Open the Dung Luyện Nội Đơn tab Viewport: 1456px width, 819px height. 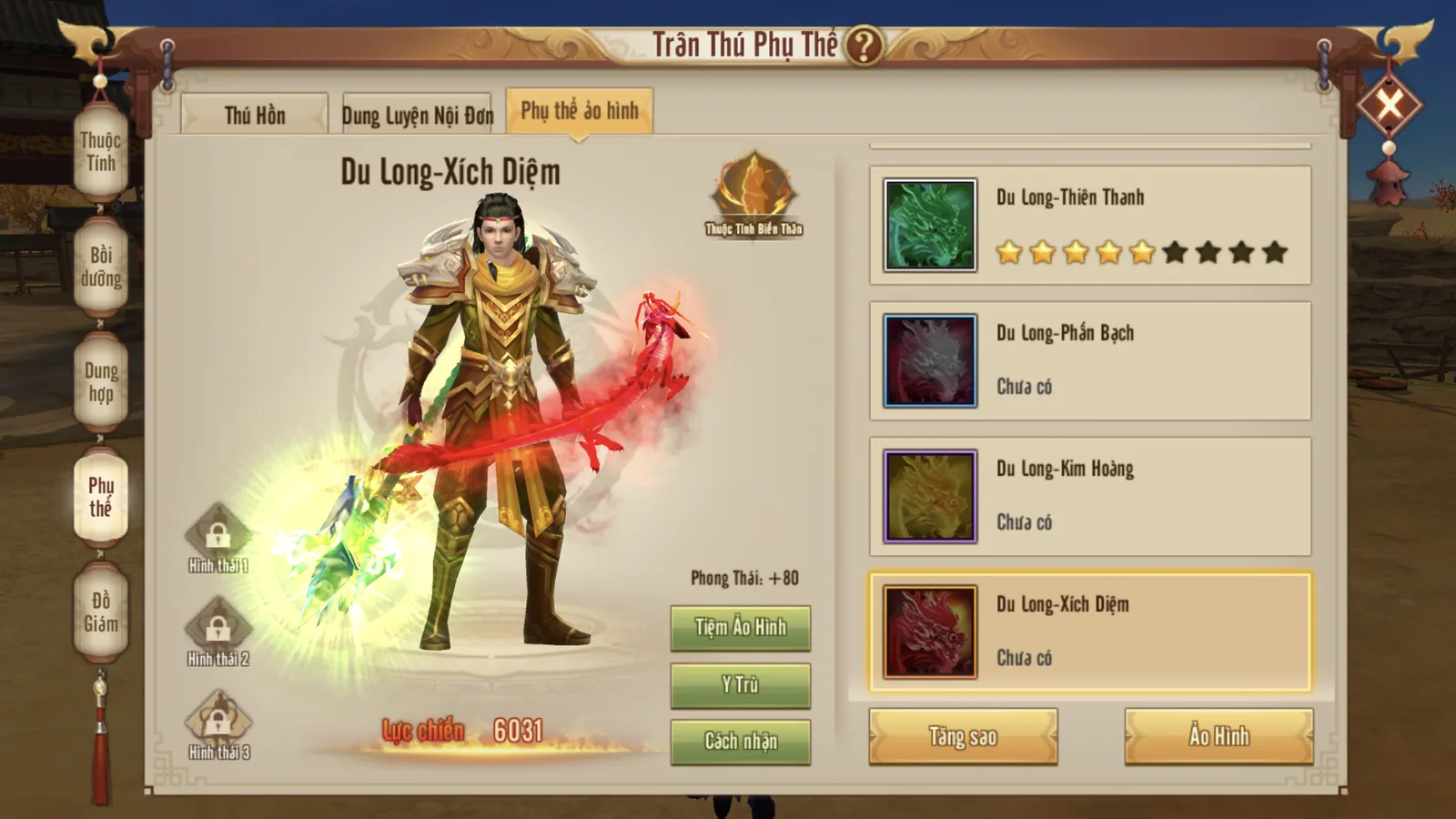[417, 115]
